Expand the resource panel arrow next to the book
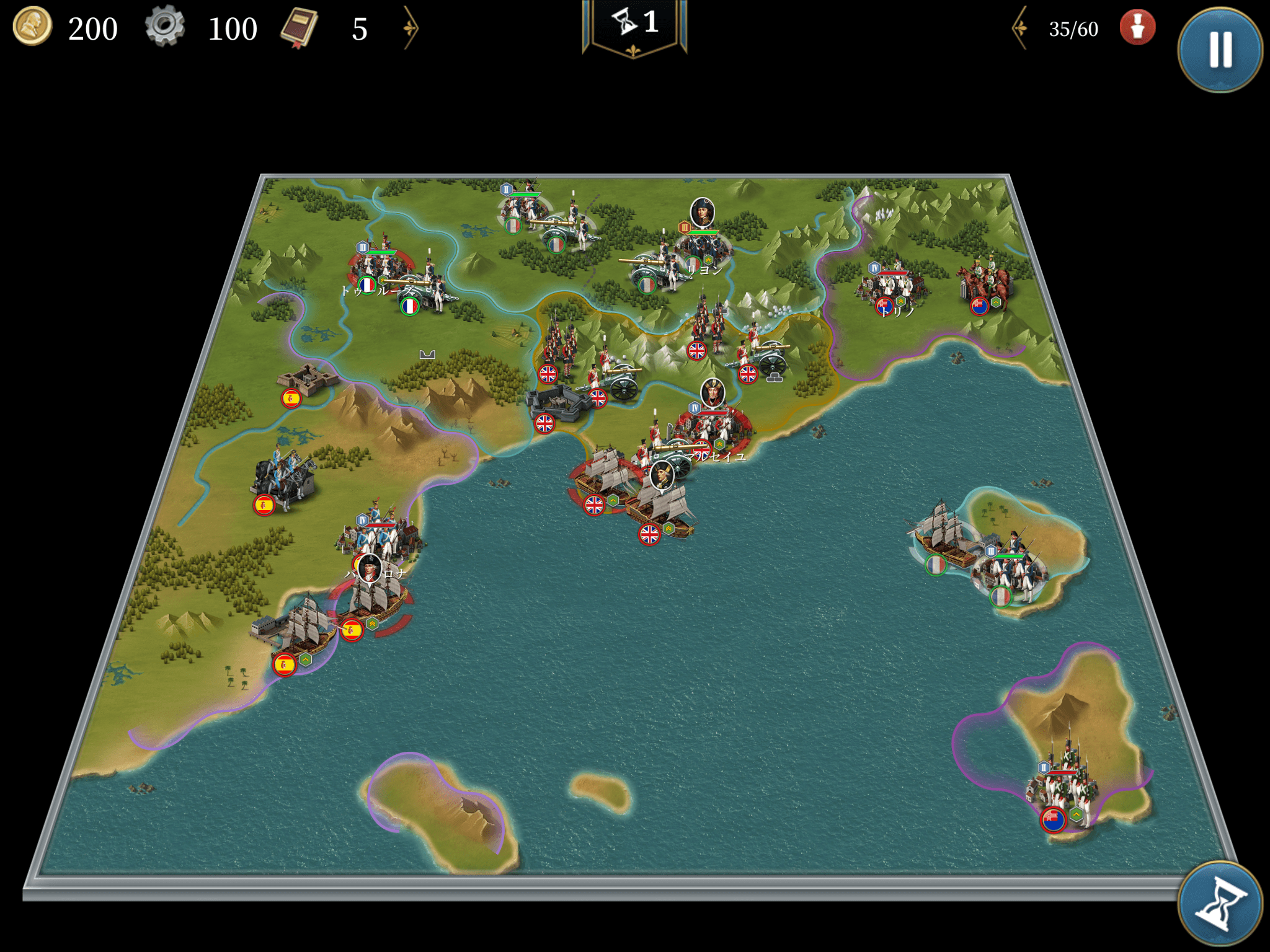Screen dimensions: 1270x952 411,28
